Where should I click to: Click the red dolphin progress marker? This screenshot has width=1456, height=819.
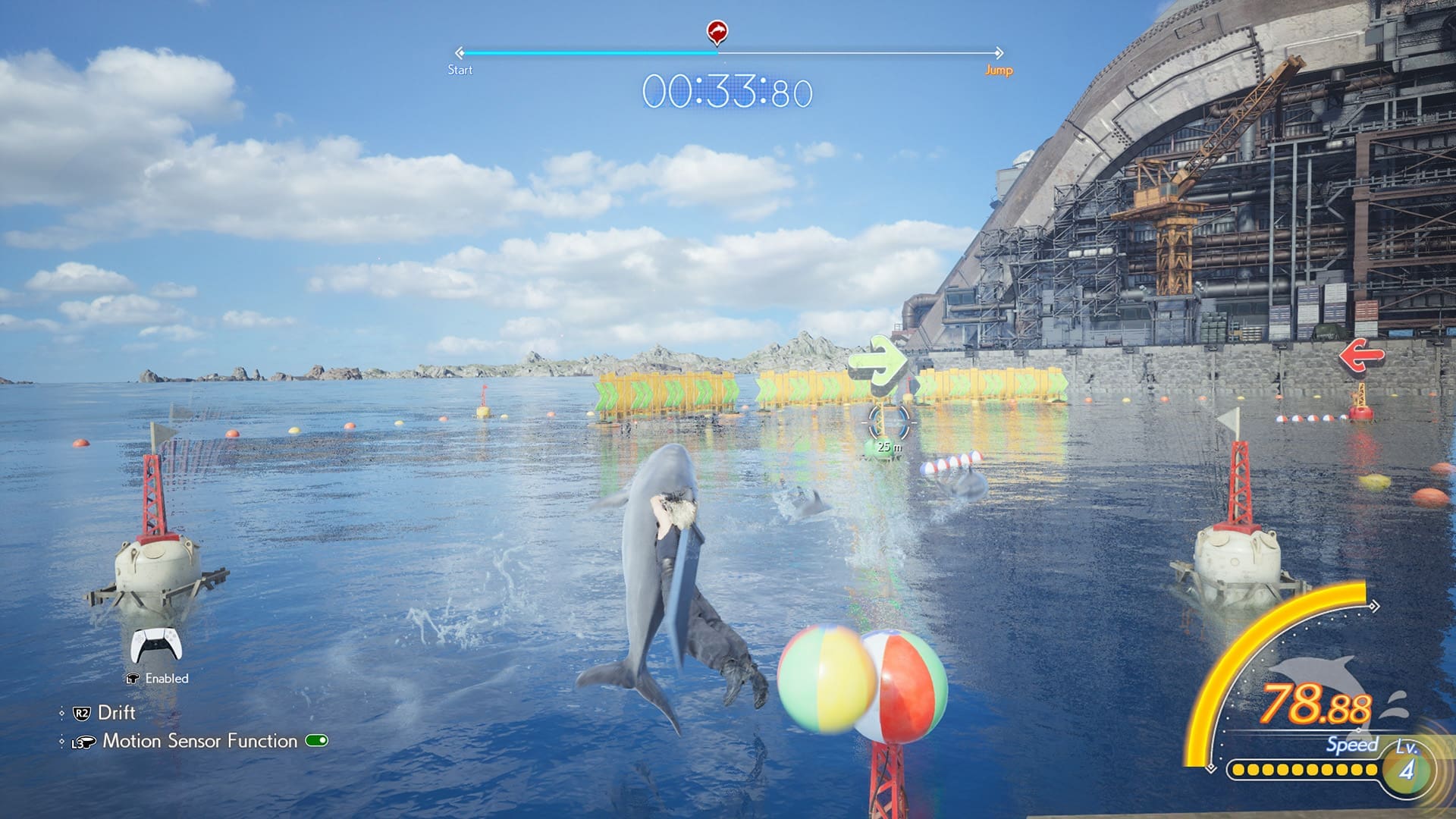pos(717,32)
